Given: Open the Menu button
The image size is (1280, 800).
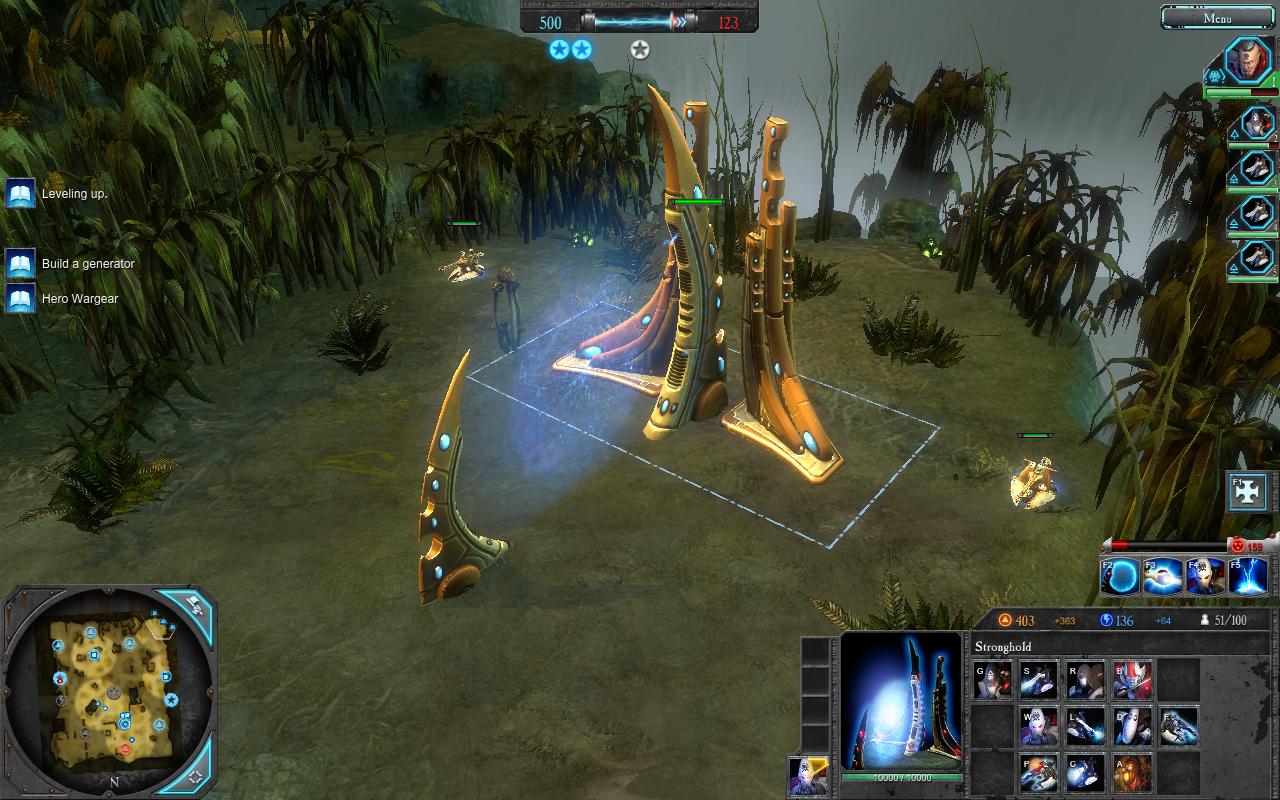Looking at the screenshot, I should point(1217,17).
